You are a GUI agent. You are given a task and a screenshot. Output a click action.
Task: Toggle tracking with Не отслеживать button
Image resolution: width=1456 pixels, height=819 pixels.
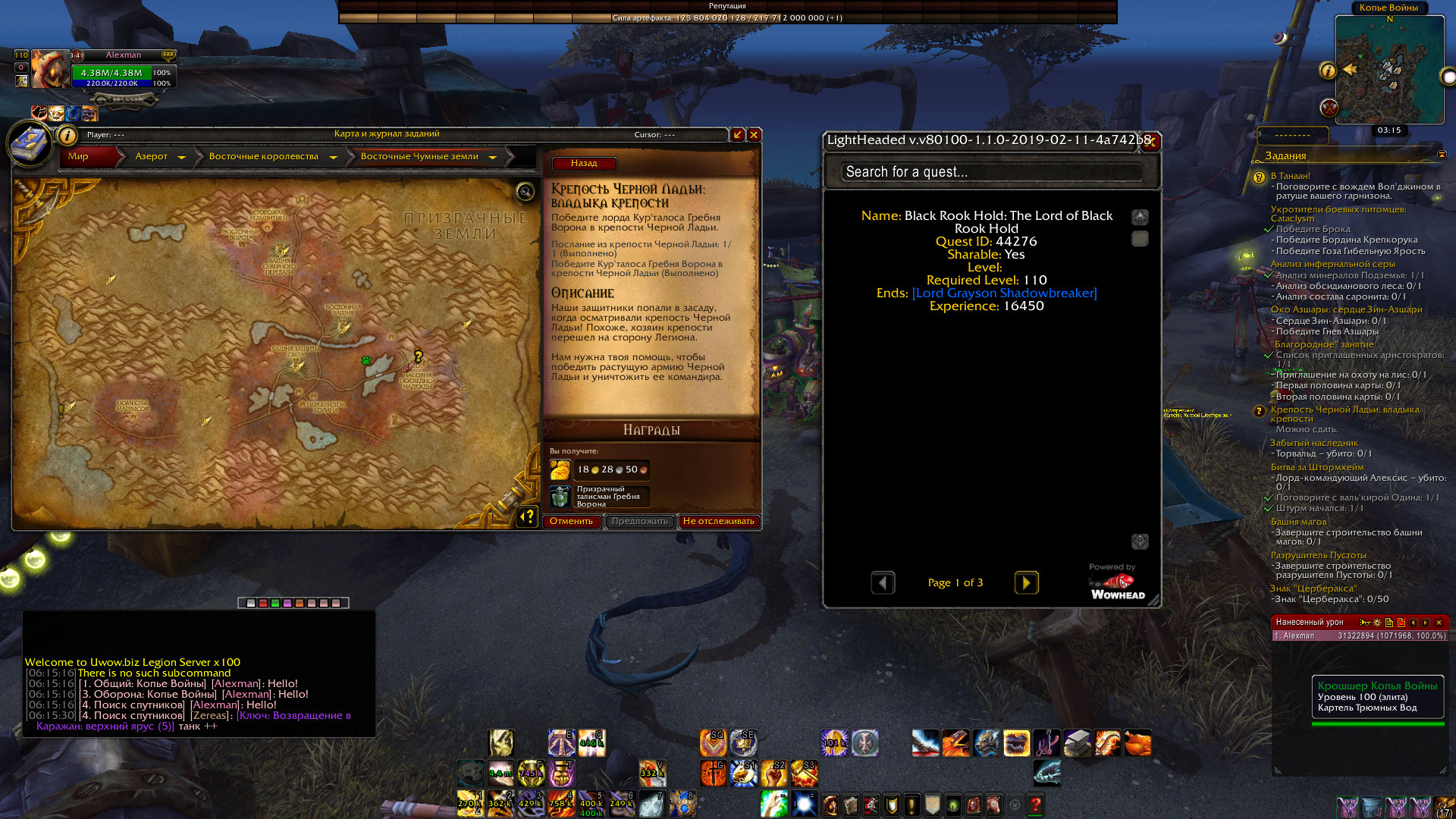pyautogui.click(x=718, y=522)
